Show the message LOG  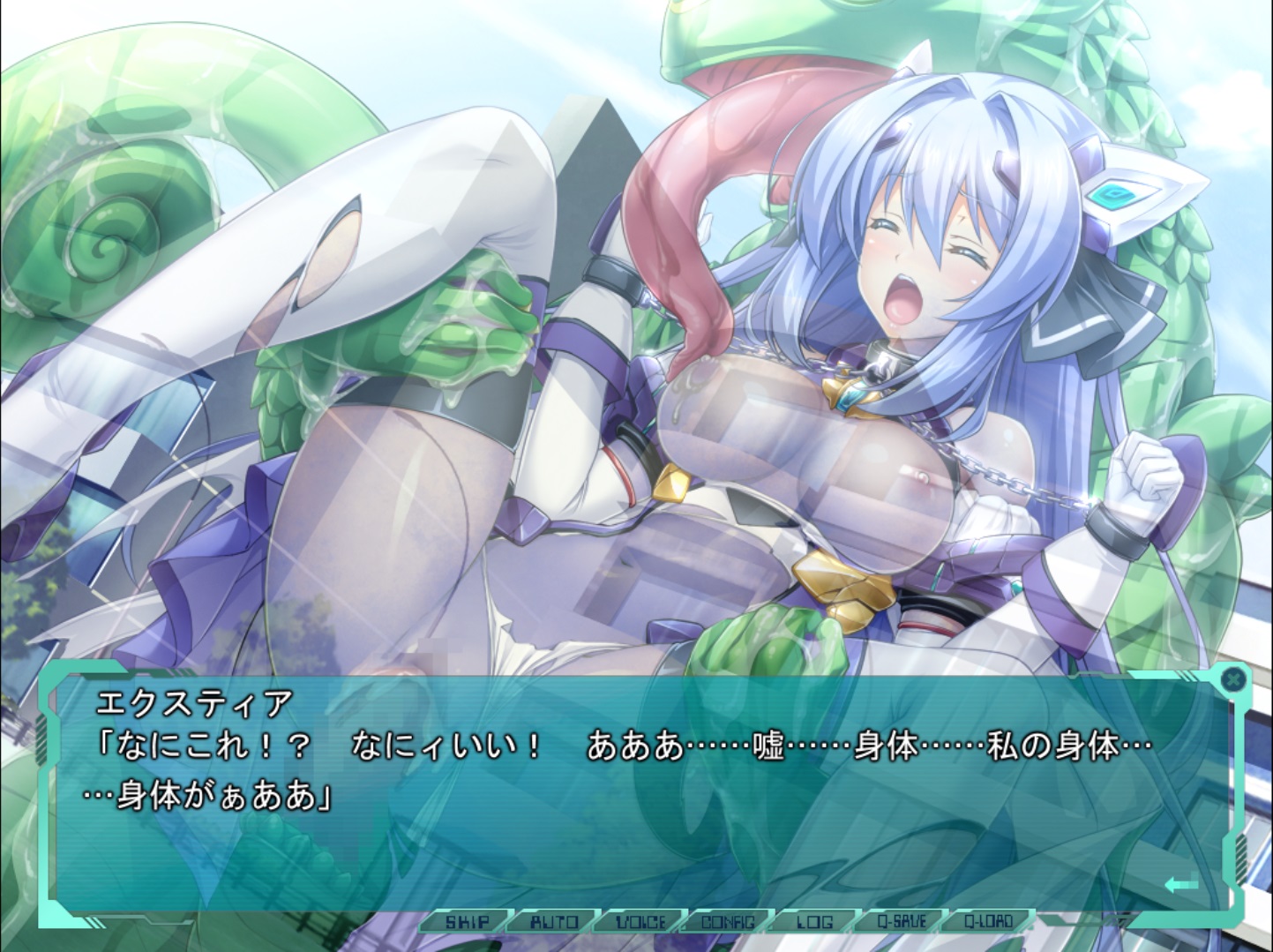tap(814, 922)
